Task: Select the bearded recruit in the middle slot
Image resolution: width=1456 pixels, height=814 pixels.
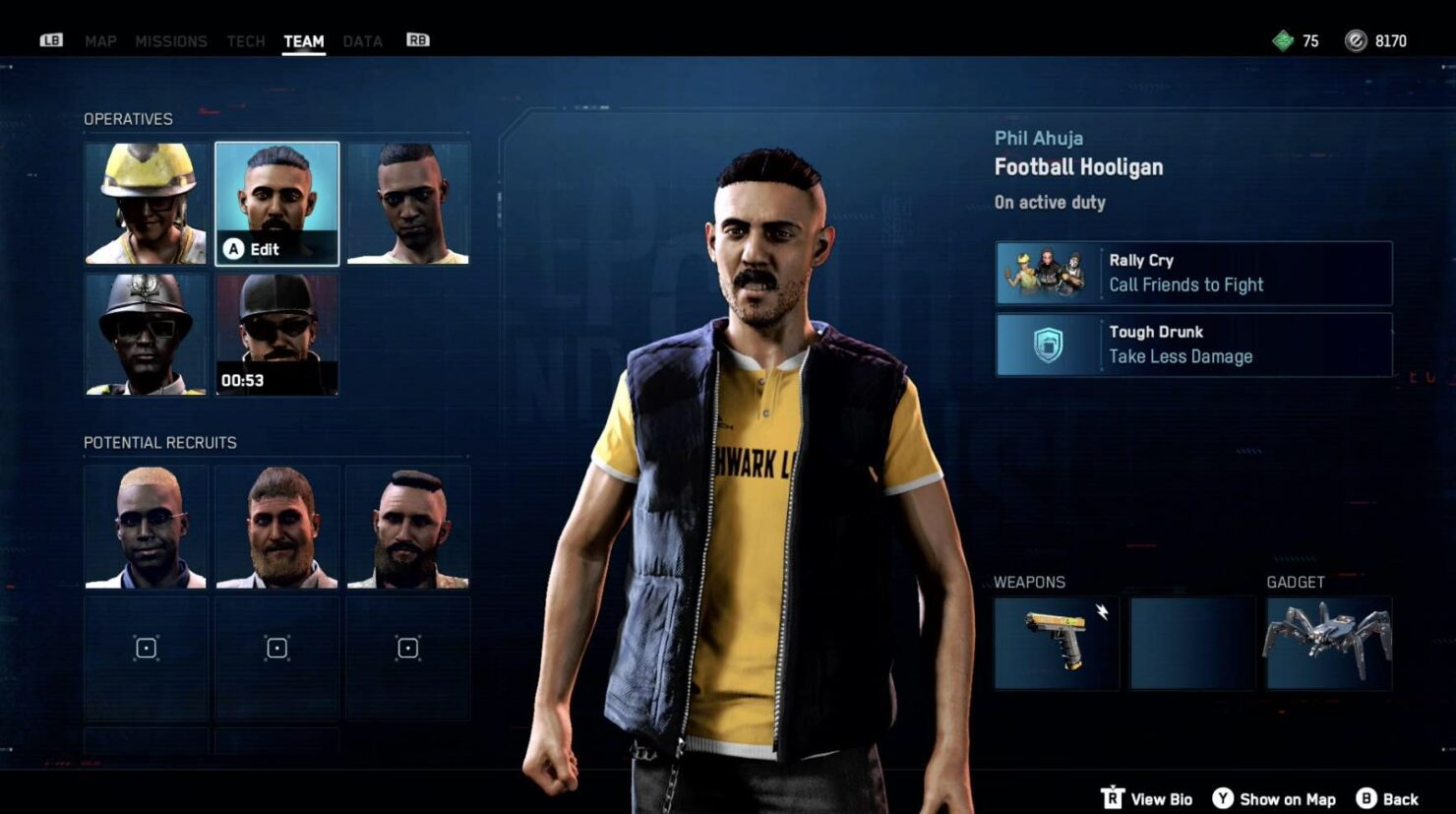Action: pos(276,527)
